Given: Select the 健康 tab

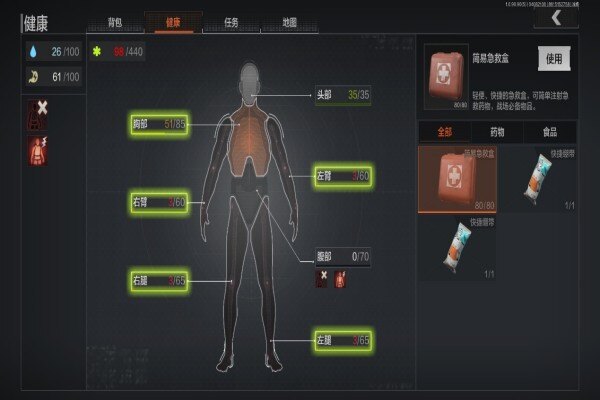Looking at the screenshot, I should coord(173,21).
